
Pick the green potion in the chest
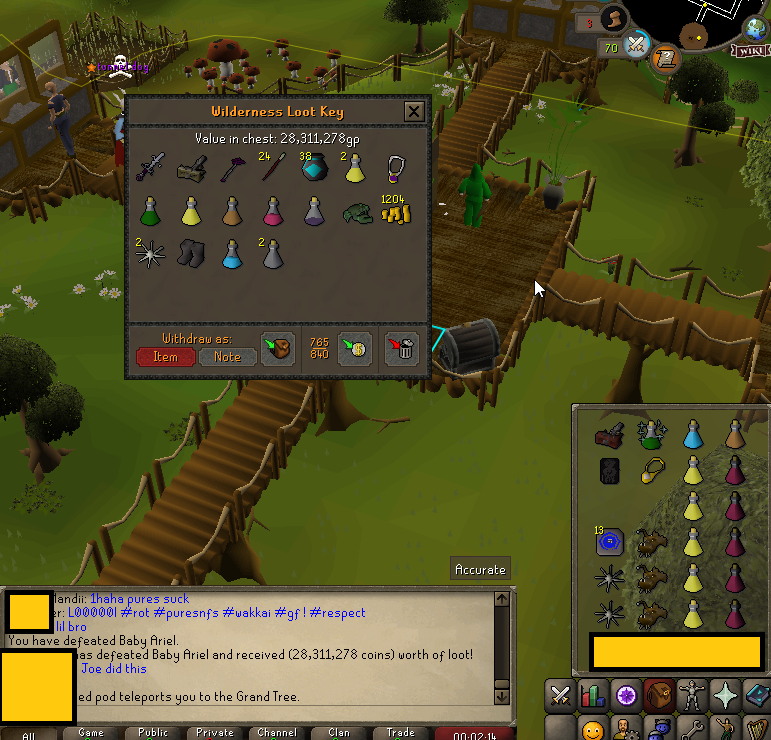click(150, 211)
